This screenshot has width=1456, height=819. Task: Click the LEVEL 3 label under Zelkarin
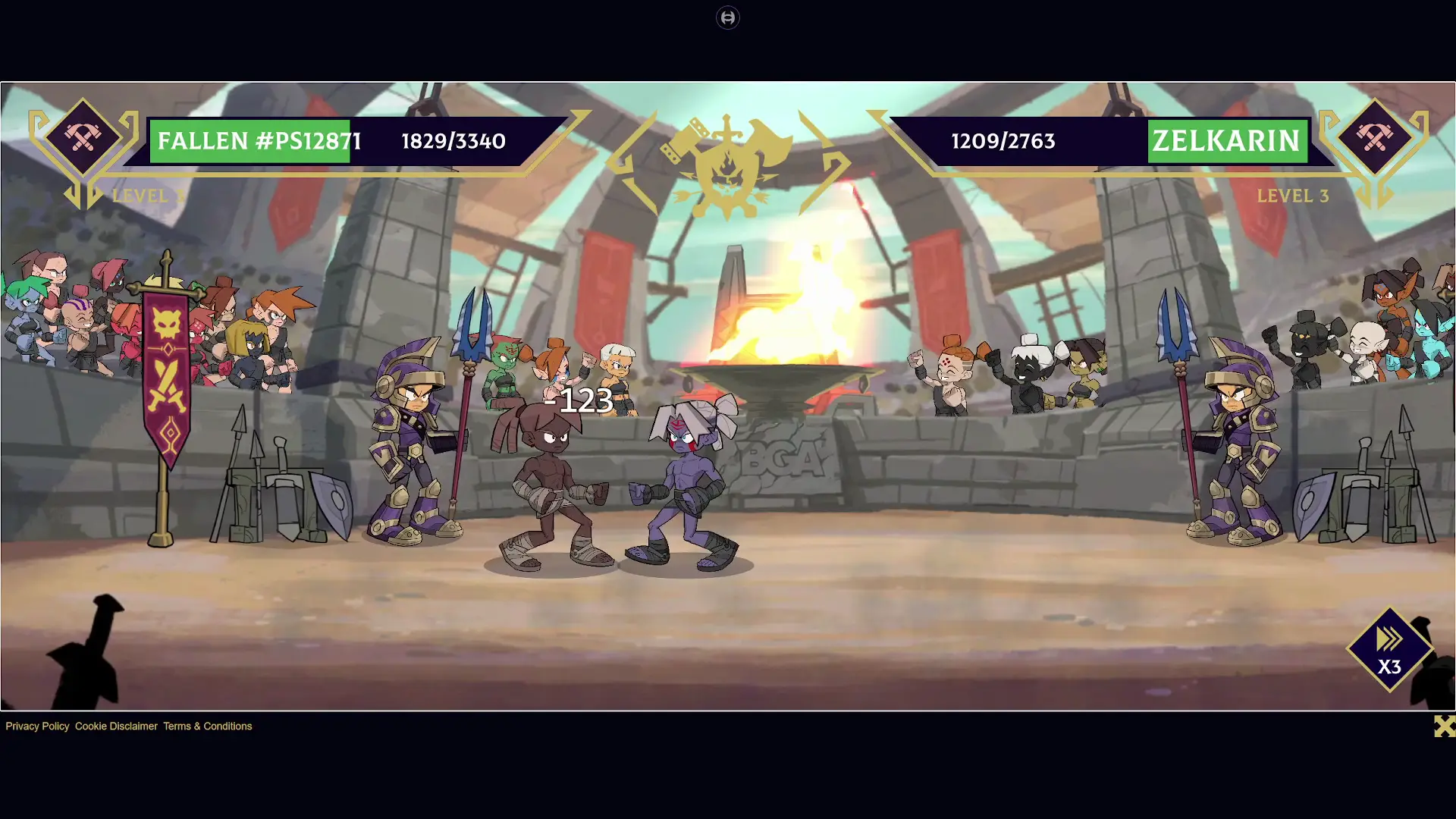point(1293,196)
